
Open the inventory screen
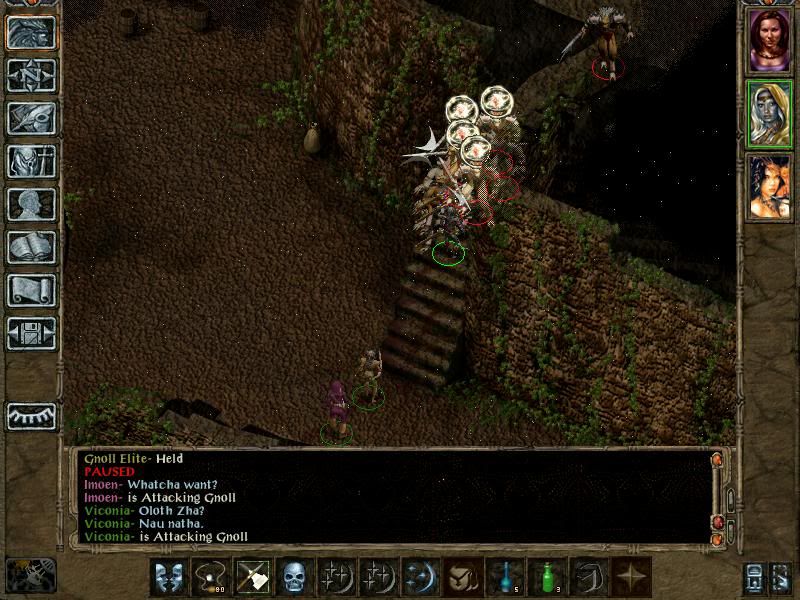[x=31, y=161]
